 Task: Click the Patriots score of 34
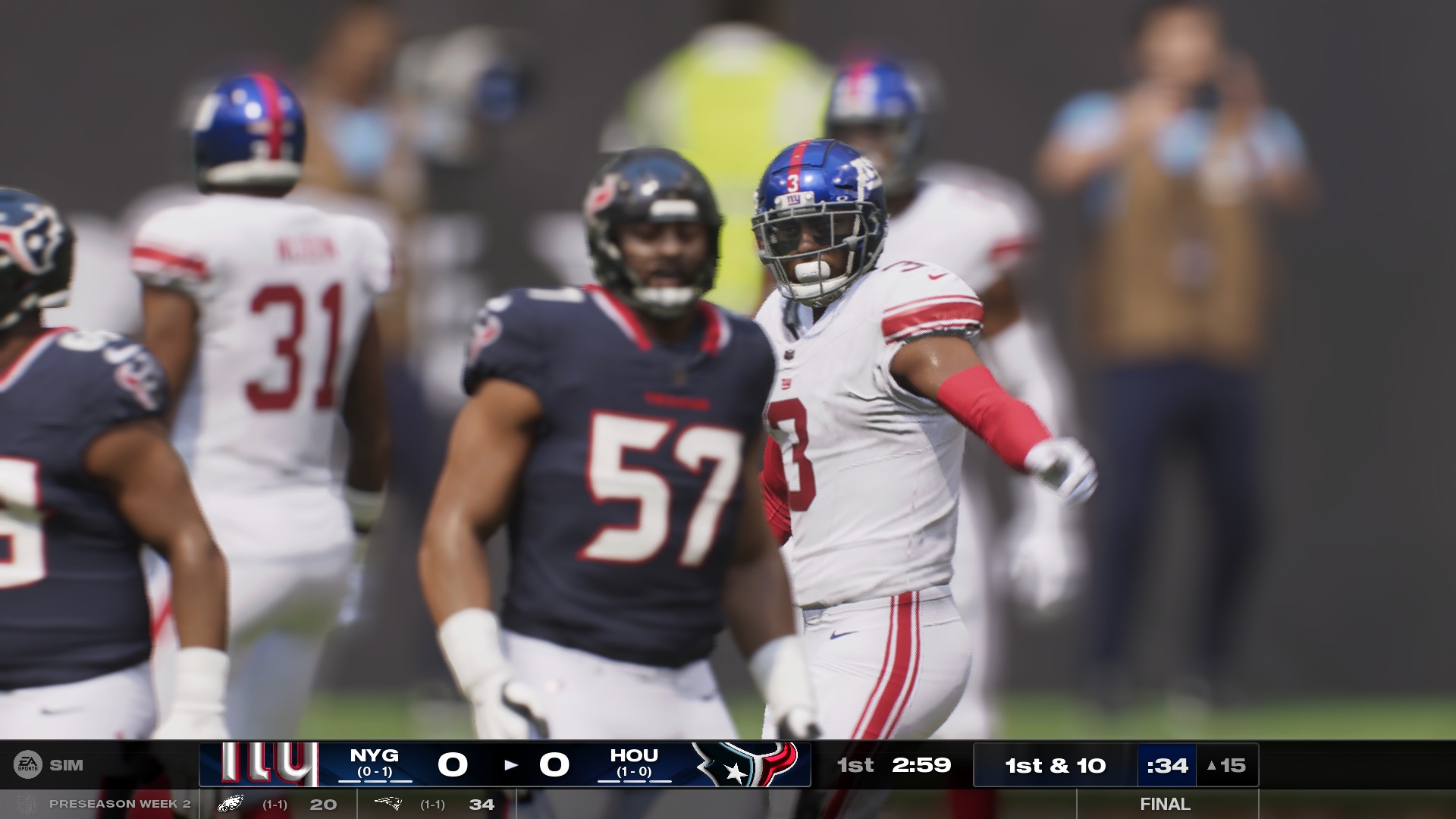pos(483,803)
